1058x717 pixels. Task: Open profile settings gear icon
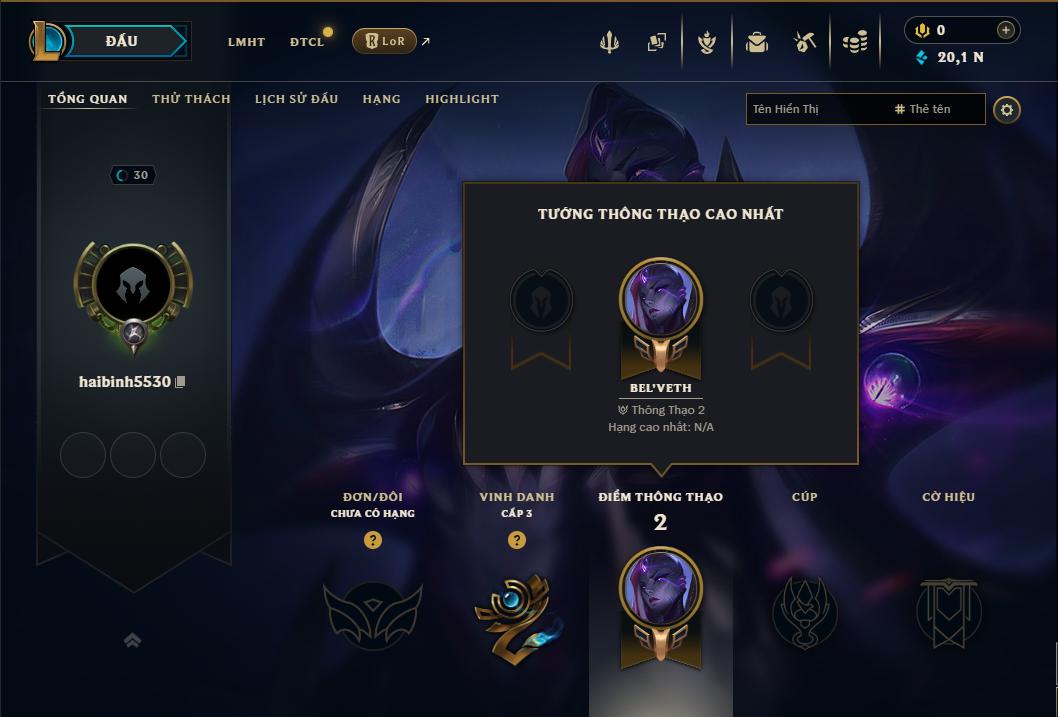click(1007, 109)
